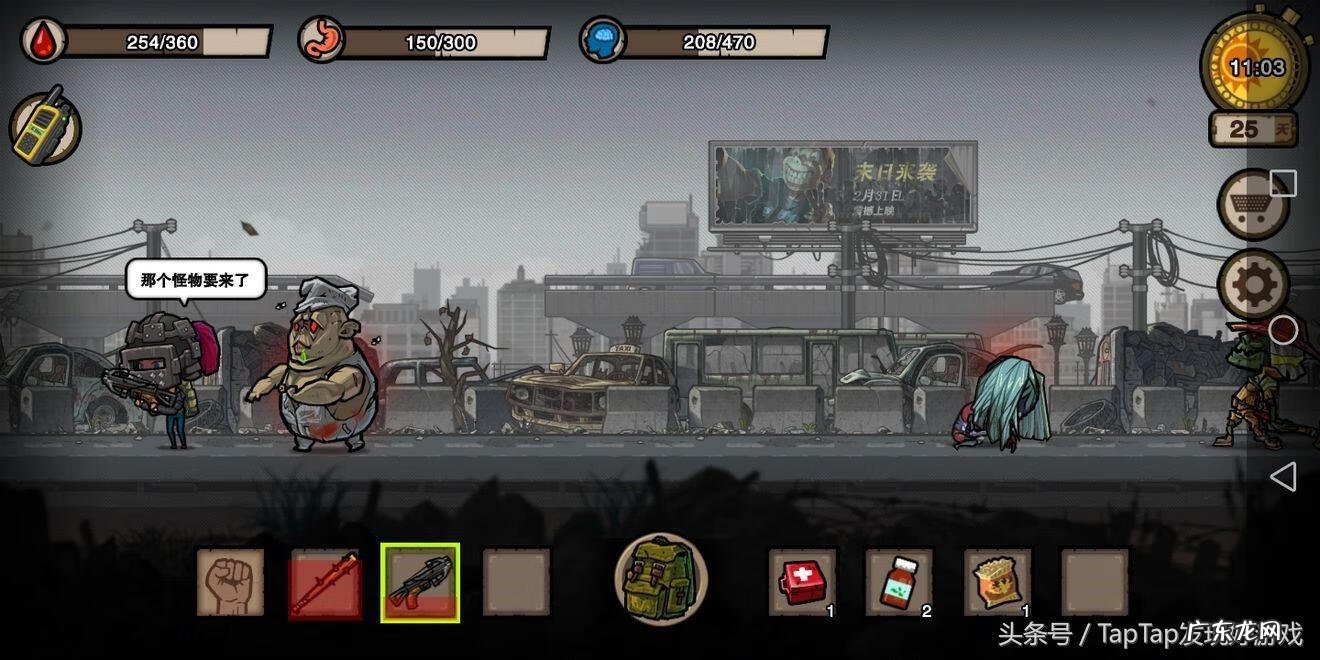Image resolution: width=1320 pixels, height=660 pixels.
Task: Use the medicine pill bottle item
Action: (x=898, y=581)
